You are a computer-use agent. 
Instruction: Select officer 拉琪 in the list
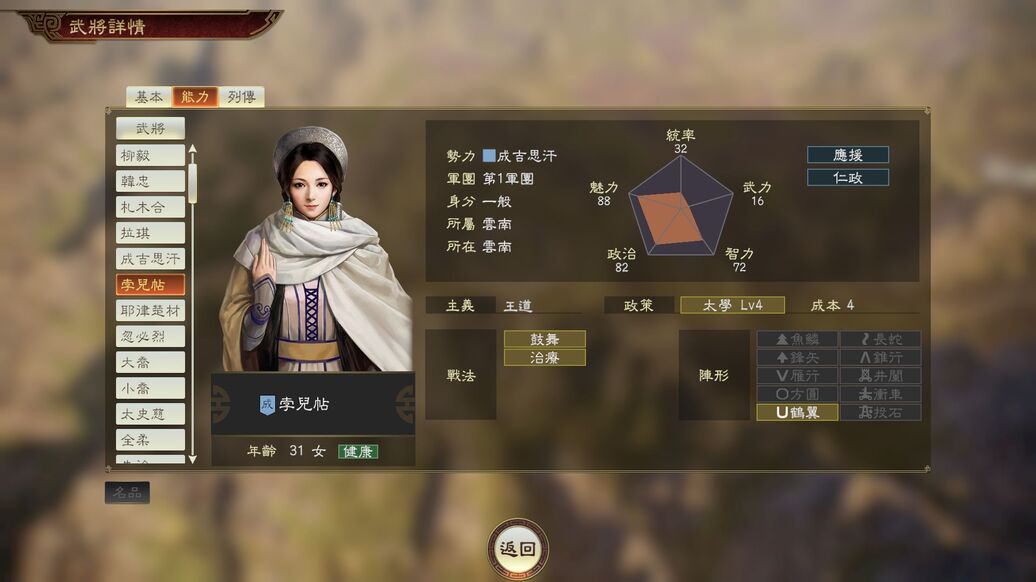click(150, 233)
